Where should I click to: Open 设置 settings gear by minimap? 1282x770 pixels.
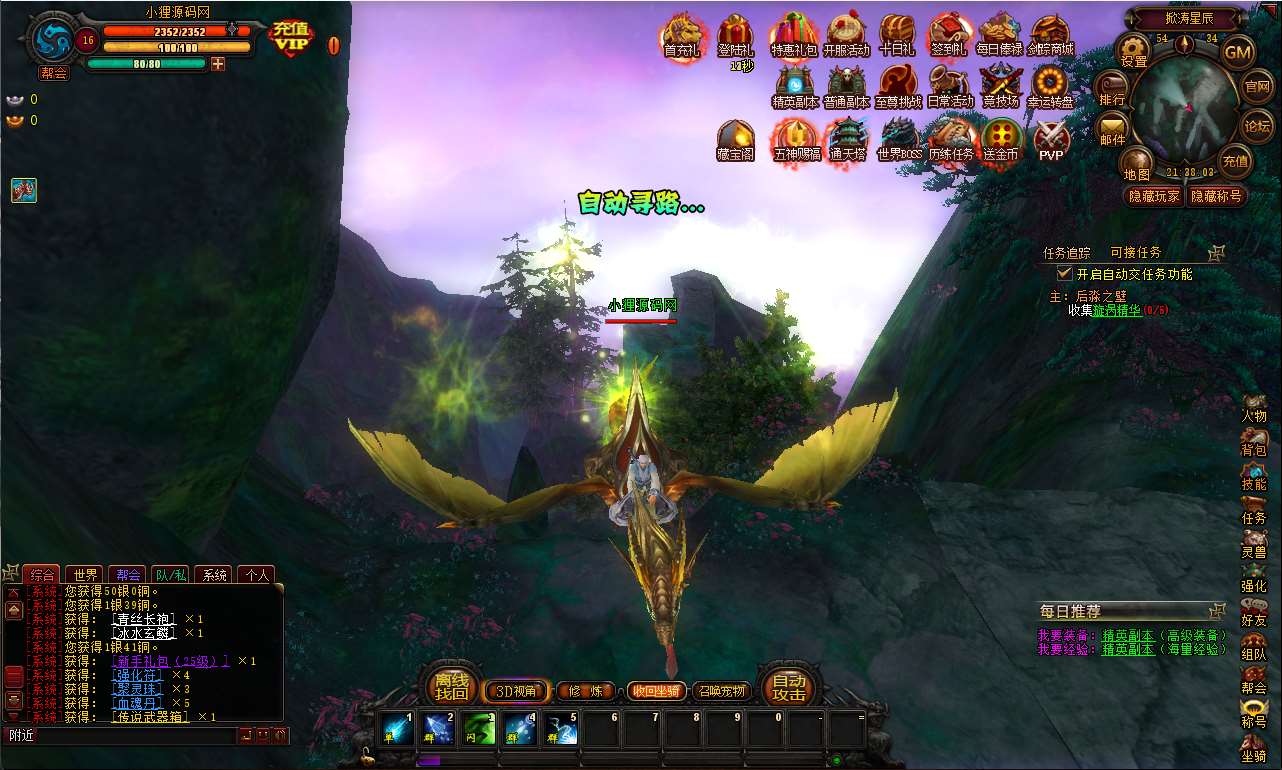(1134, 49)
